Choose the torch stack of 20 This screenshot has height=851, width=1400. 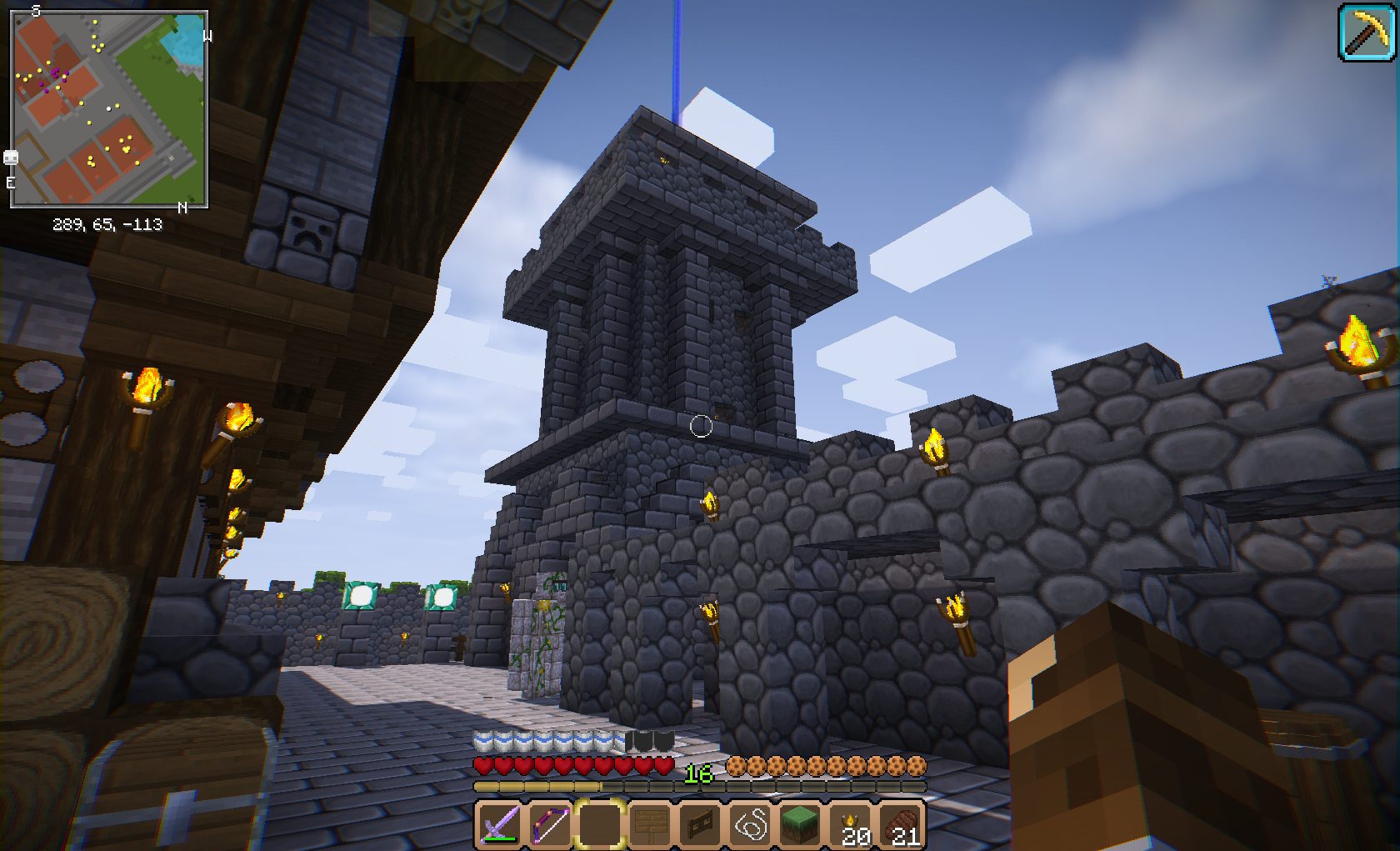click(852, 824)
